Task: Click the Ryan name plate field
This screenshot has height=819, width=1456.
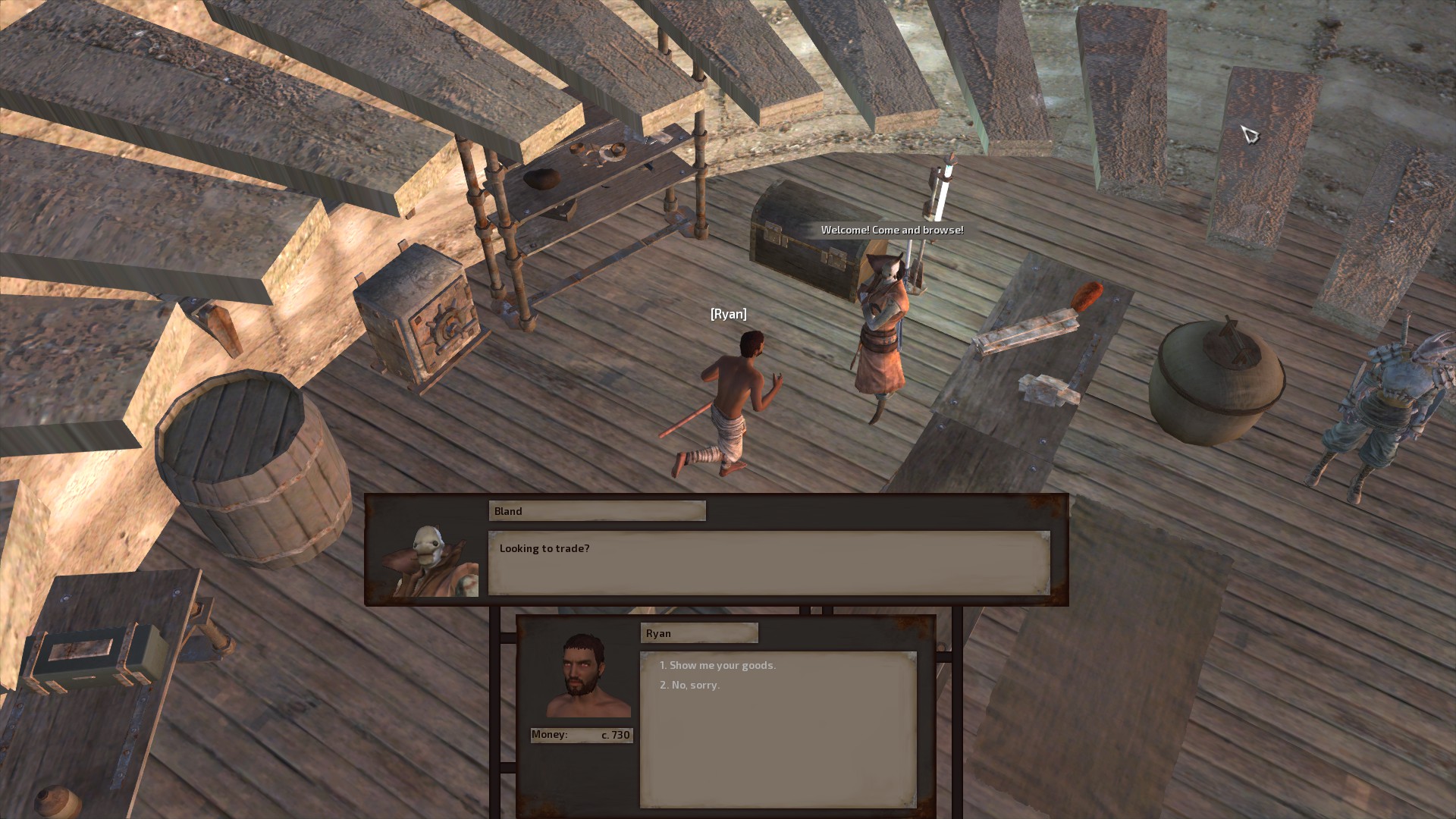Action: tap(698, 632)
